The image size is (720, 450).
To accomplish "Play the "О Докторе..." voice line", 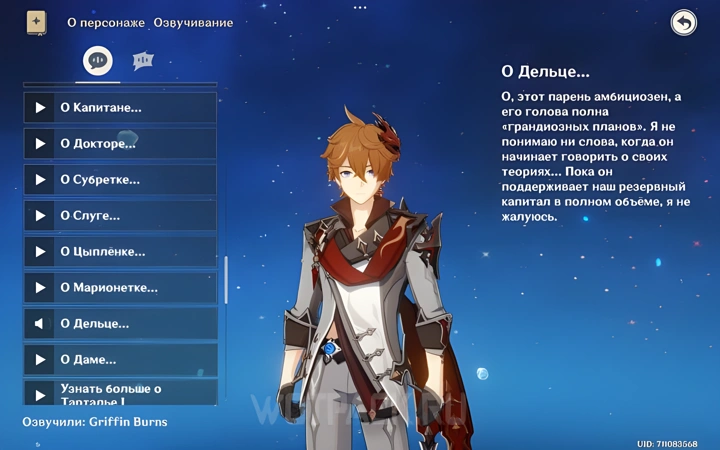I will click(40, 144).
